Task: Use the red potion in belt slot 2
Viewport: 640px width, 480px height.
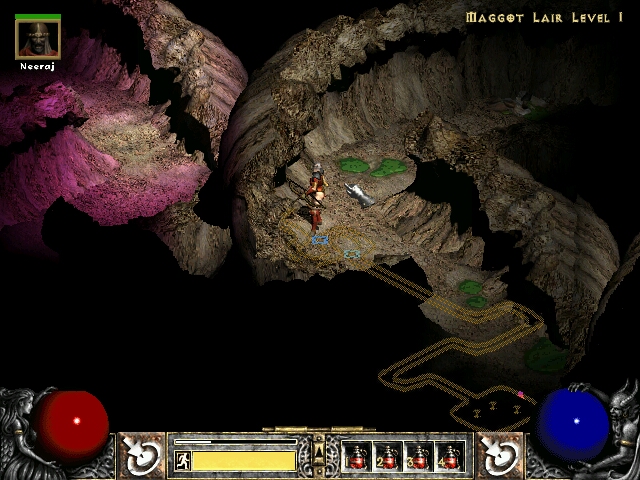Action: (388, 456)
